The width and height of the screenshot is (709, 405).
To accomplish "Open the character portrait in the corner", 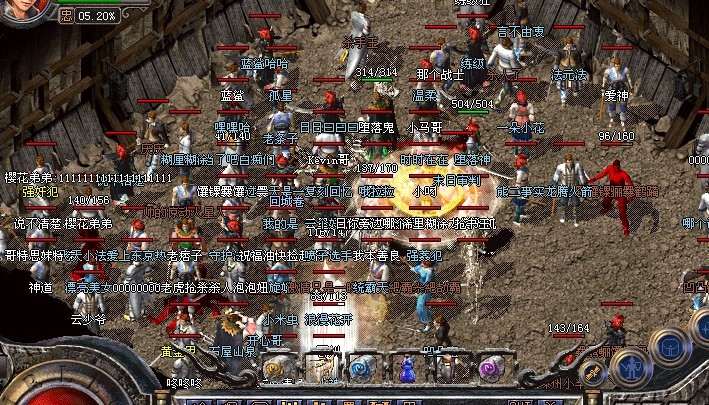I will (x=22, y=10).
